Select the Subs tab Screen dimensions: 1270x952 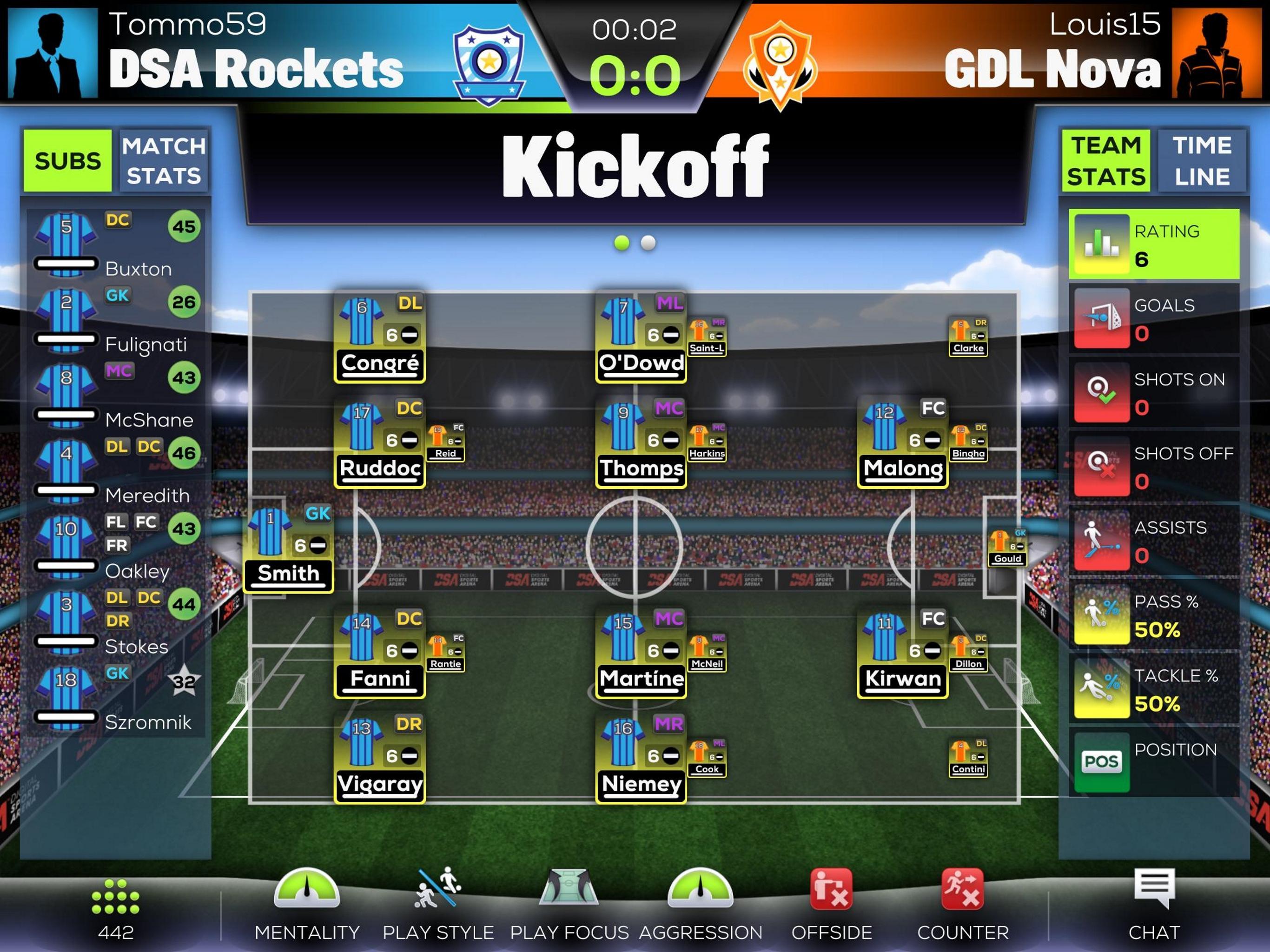[68, 161]
